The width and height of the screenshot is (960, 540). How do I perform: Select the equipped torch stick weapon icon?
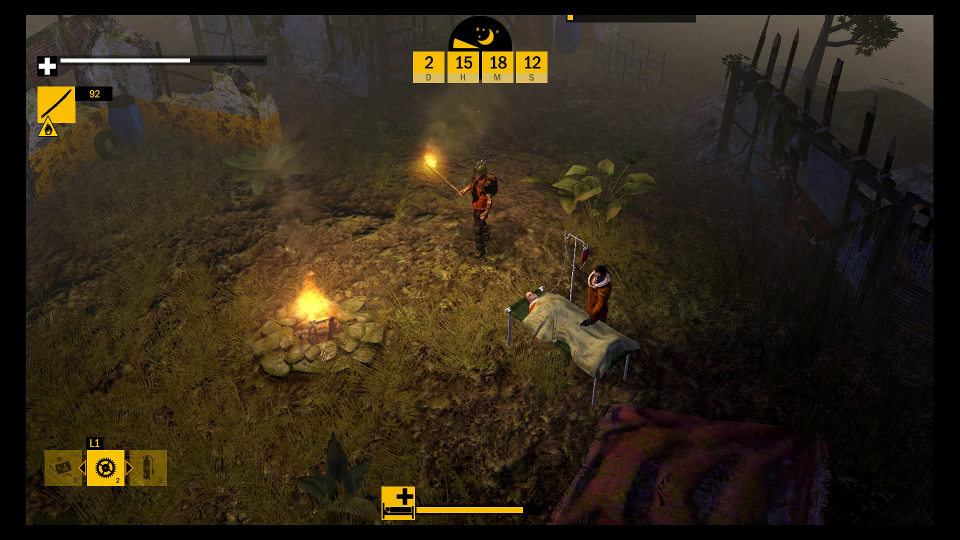[56, 104]
